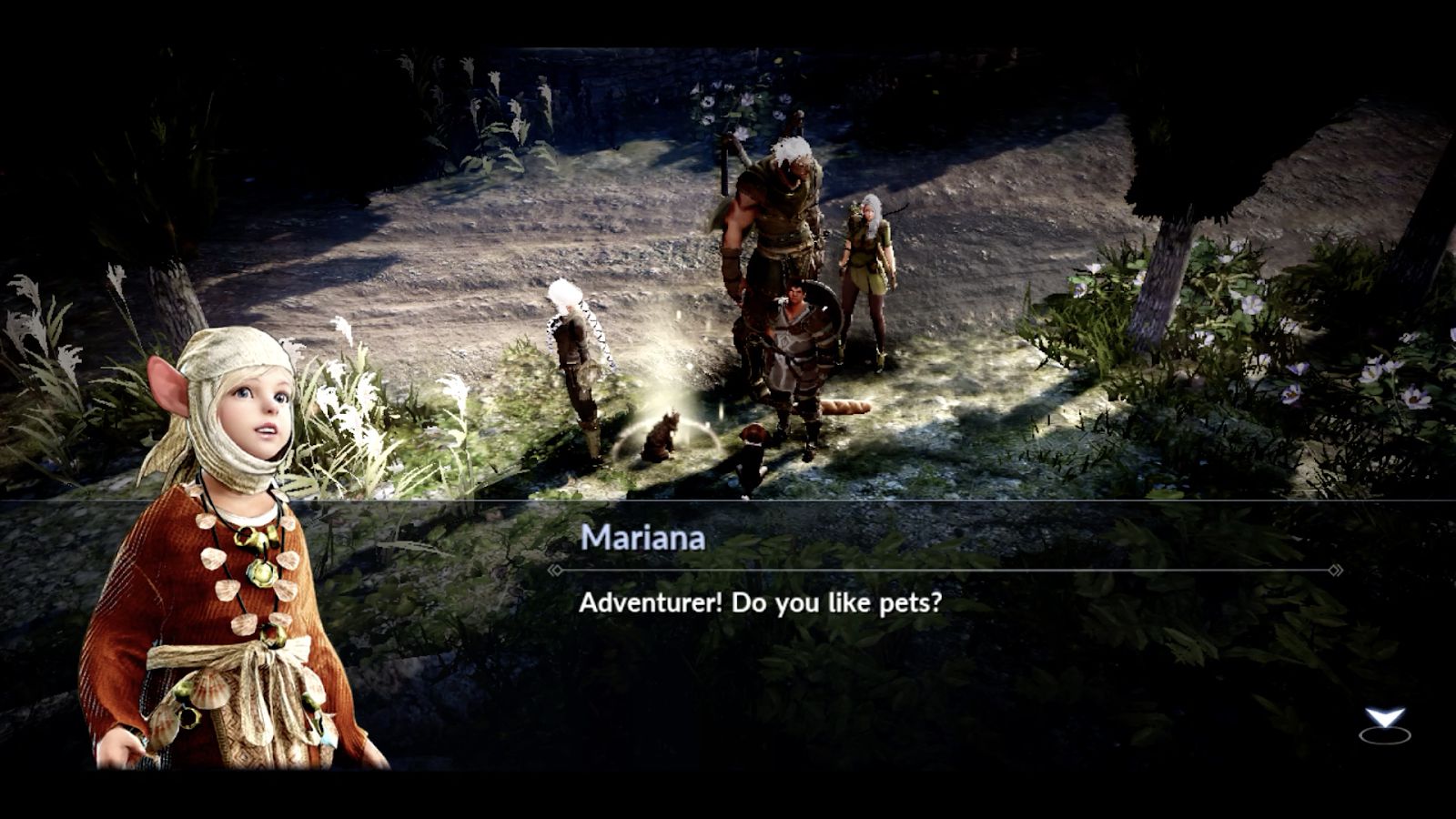
Task: Click the left diamond chevron on the divider
Action: (558, 569)
